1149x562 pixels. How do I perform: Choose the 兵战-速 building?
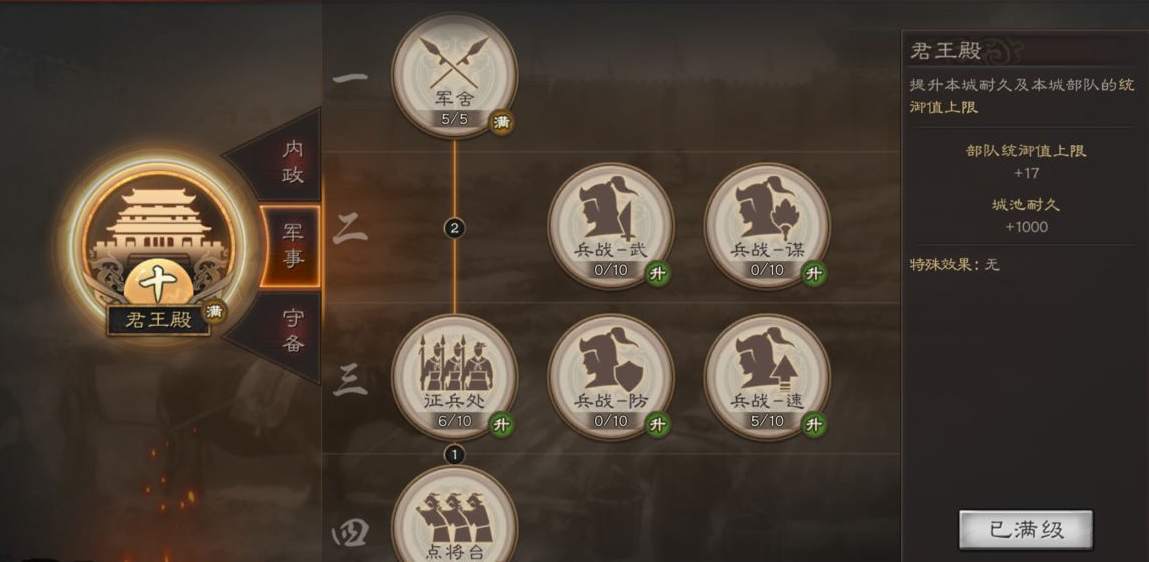(767, 377)
